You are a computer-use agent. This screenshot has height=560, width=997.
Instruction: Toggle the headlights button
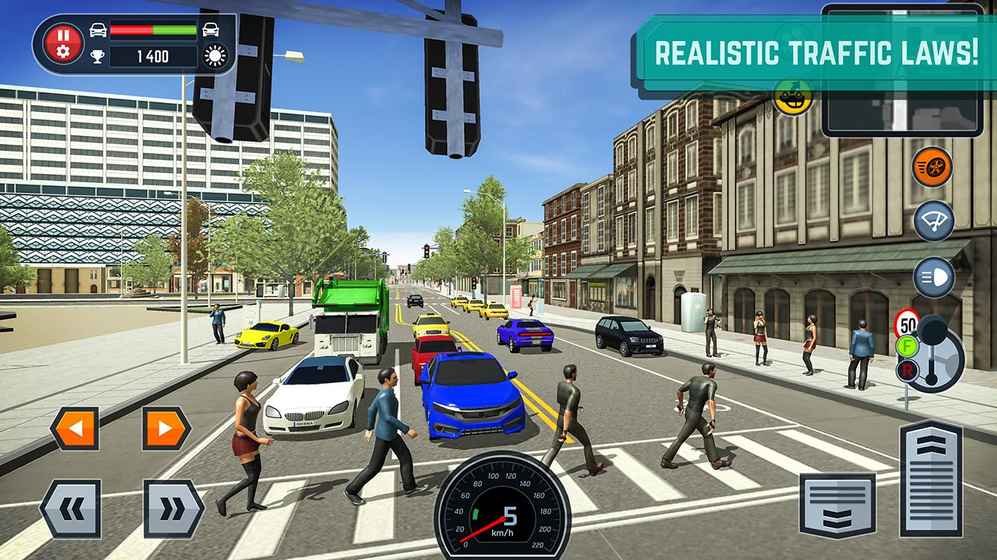coord(933,277)
